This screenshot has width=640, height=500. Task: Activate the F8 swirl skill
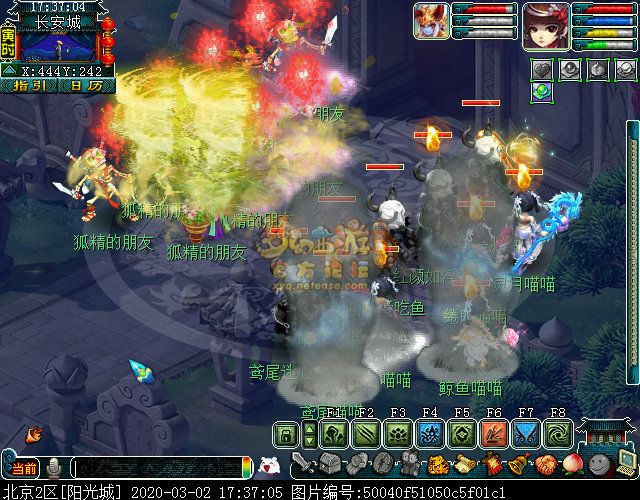point(558,434)
